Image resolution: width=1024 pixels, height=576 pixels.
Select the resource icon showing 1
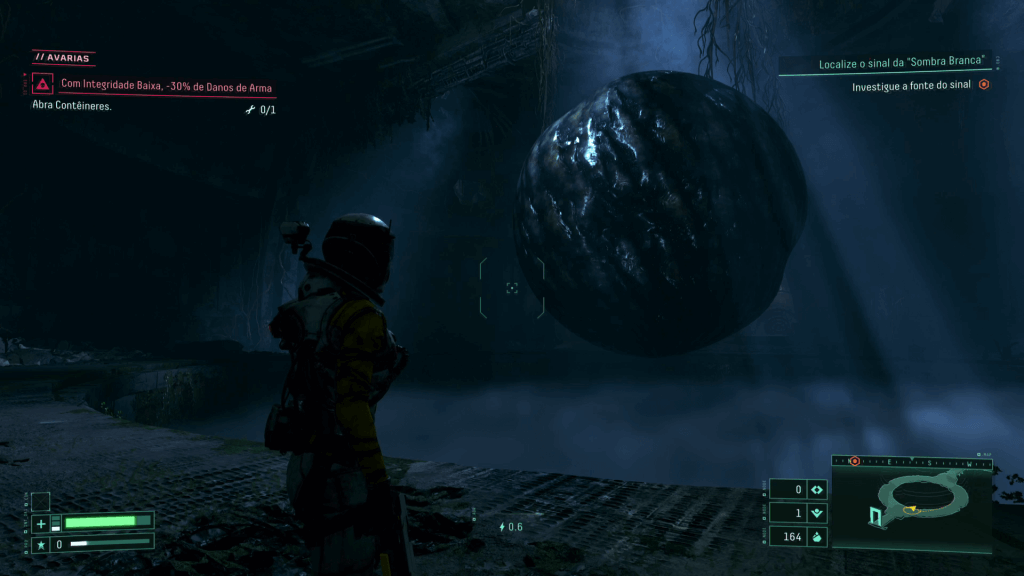pos(817,513)
